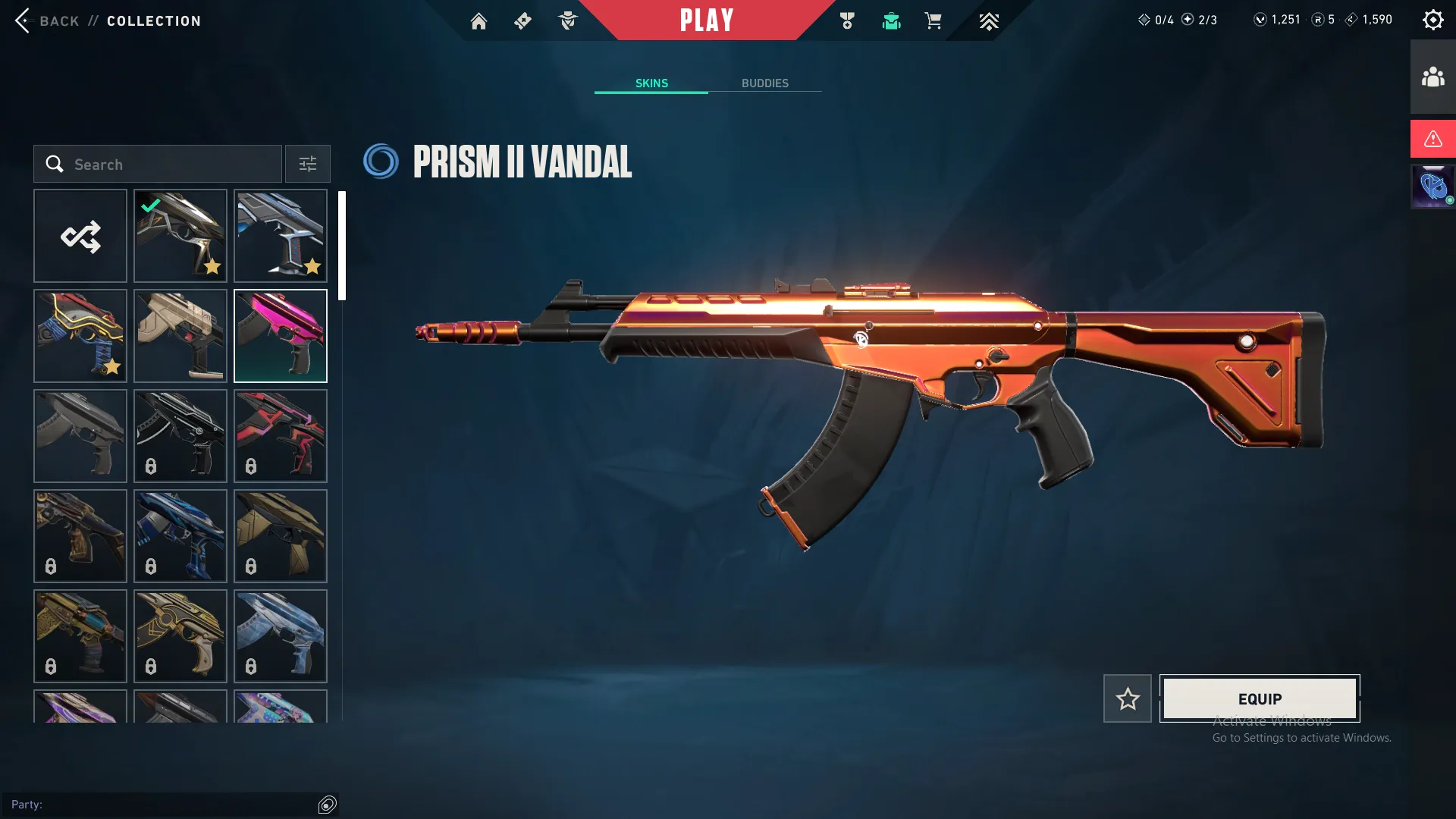
Task: Open the Store cart icon
Action: click(x=934, y=20)
